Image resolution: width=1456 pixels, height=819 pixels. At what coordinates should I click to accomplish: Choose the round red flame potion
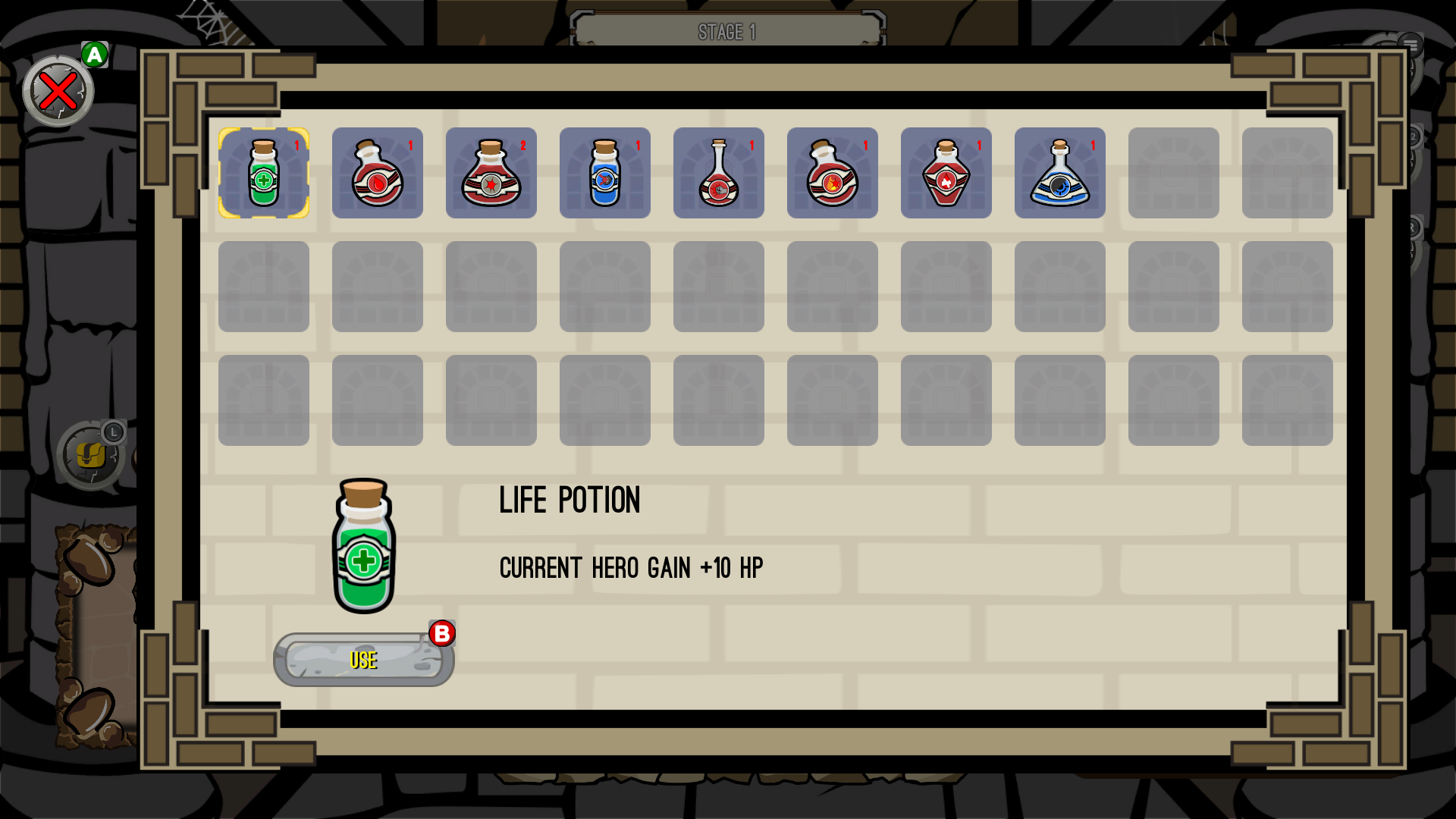833,173
